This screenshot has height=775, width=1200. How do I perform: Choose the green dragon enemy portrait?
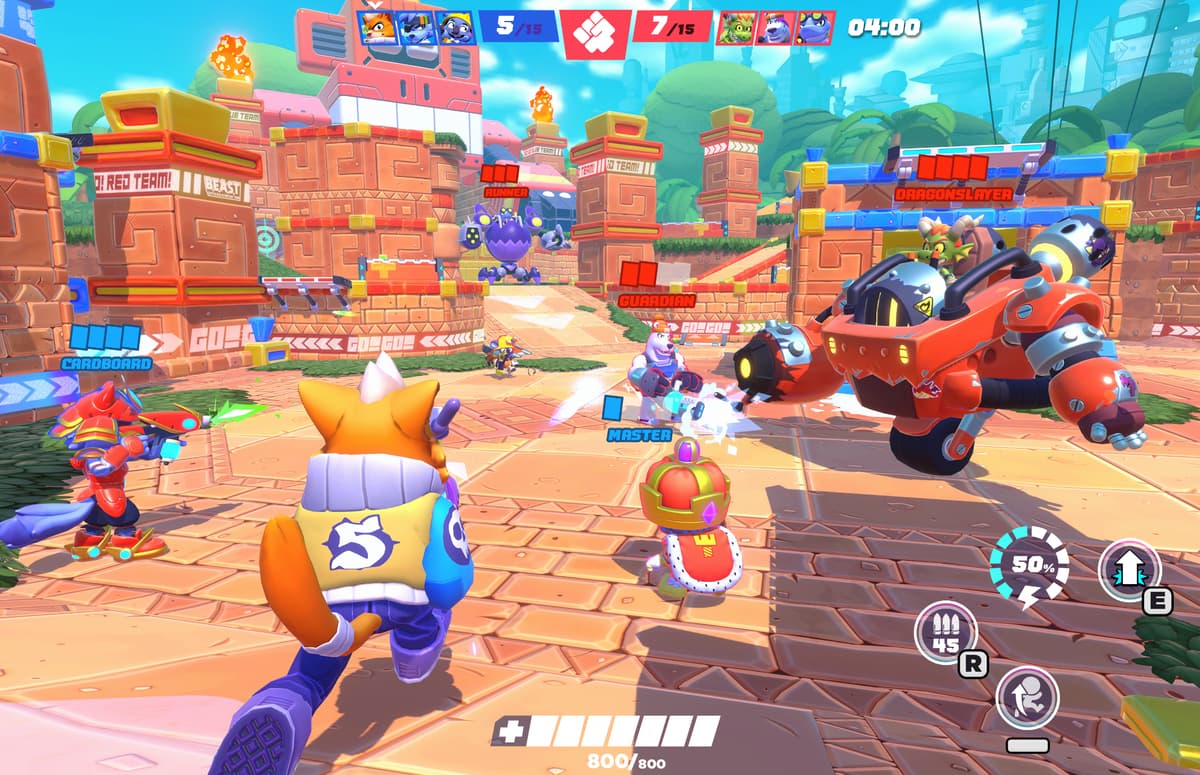737,27
